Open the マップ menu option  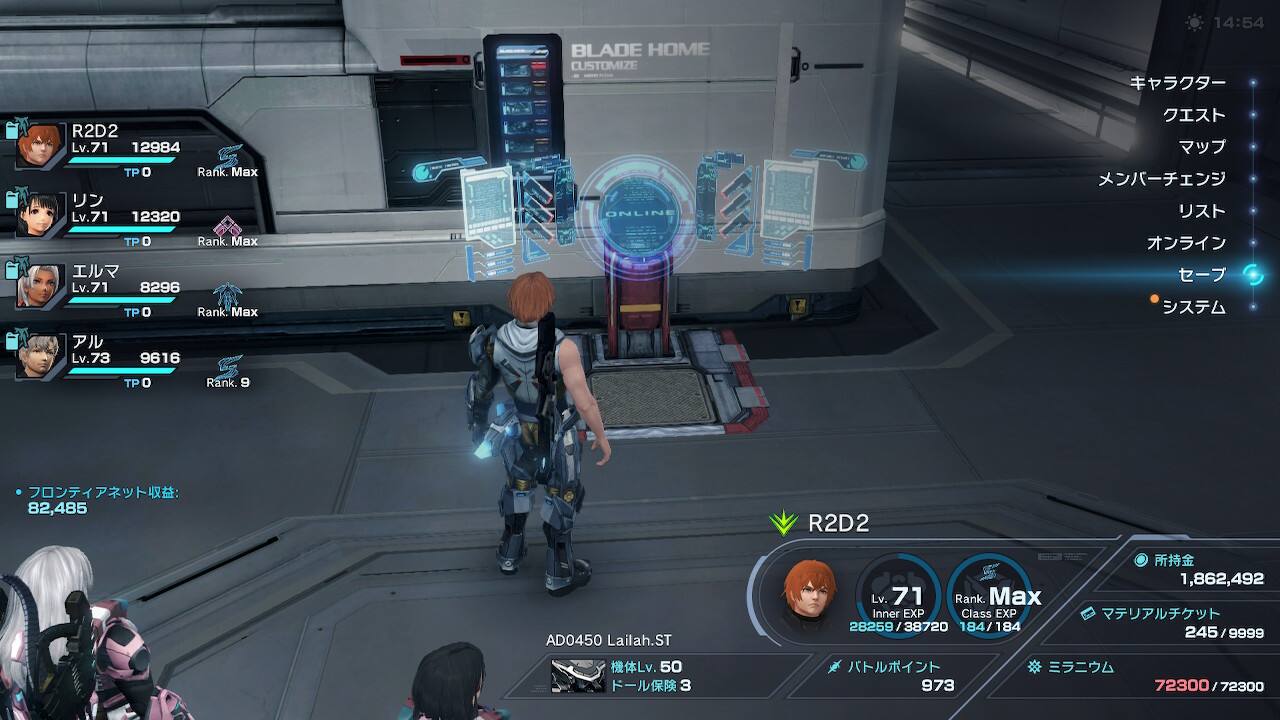point(1201,147)
